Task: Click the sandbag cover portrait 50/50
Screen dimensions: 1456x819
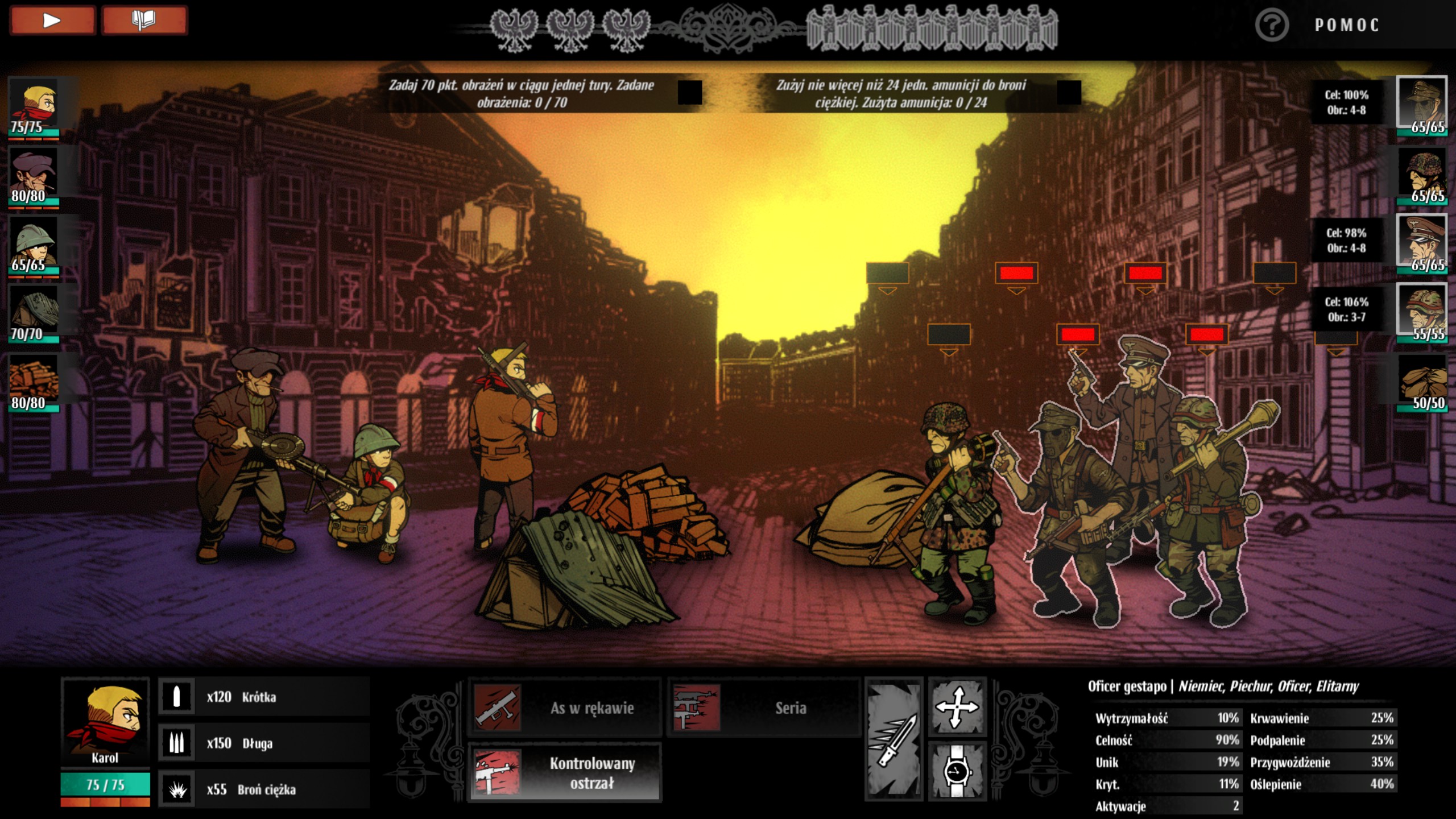Action: (1421, 382)
